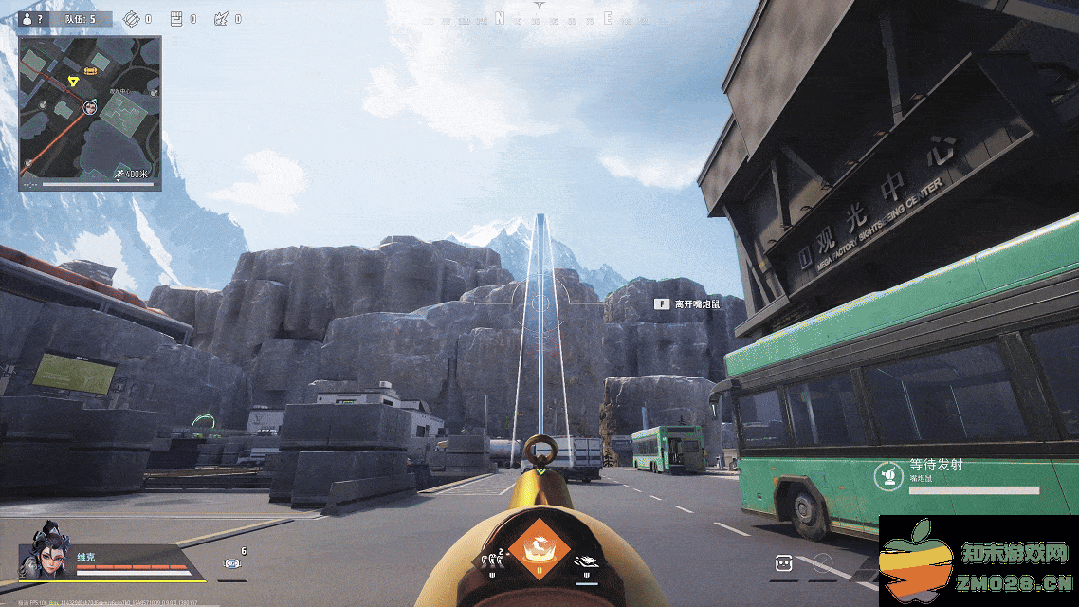The height and width of the screenshot is (607, 1079).
Task: Select the player portrait marker on minimap
Action: pos(90,107)
